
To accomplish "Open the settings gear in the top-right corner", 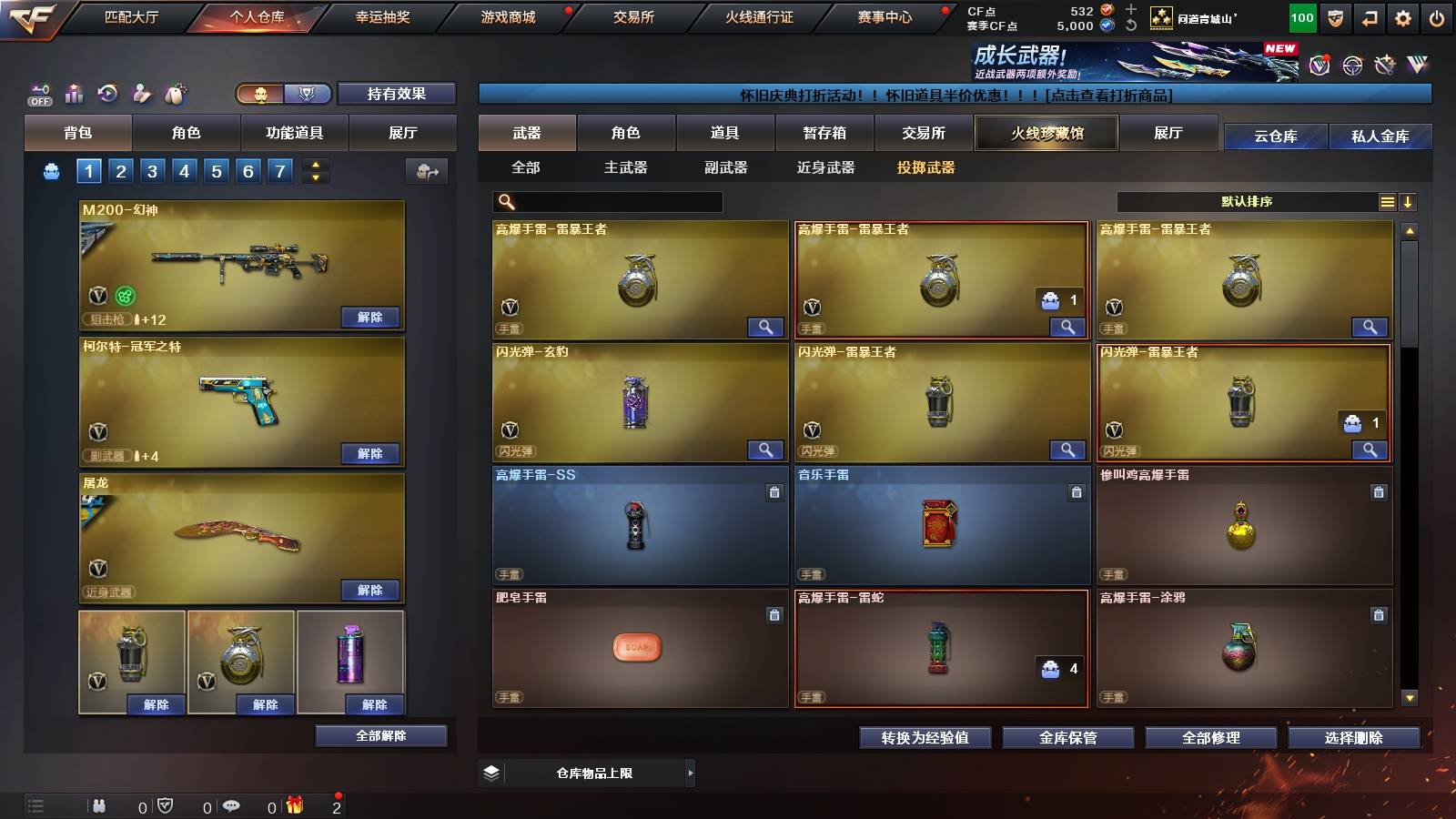I will click(1403, 16).
